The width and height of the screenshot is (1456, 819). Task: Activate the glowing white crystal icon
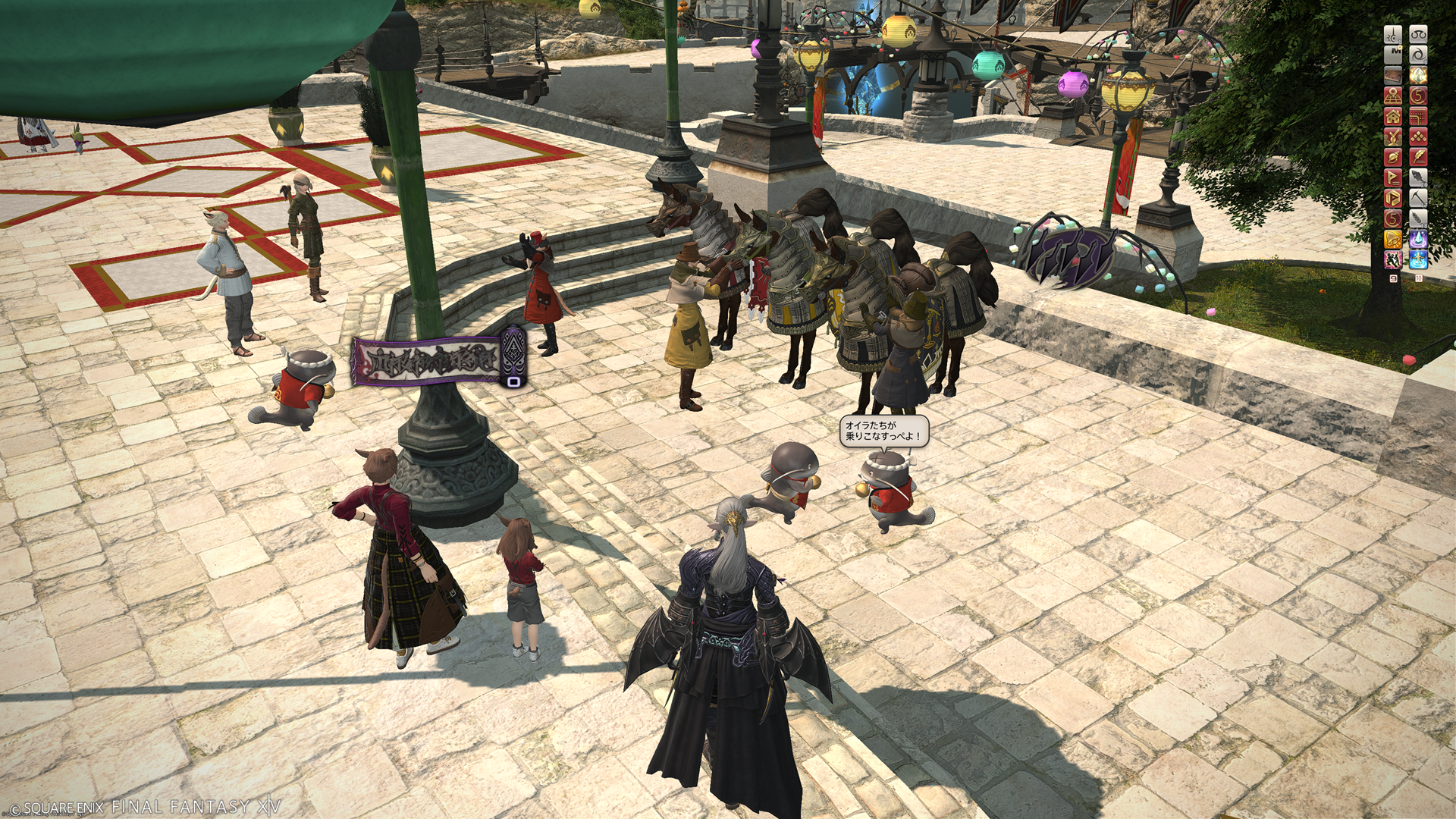pos(1418,76)
